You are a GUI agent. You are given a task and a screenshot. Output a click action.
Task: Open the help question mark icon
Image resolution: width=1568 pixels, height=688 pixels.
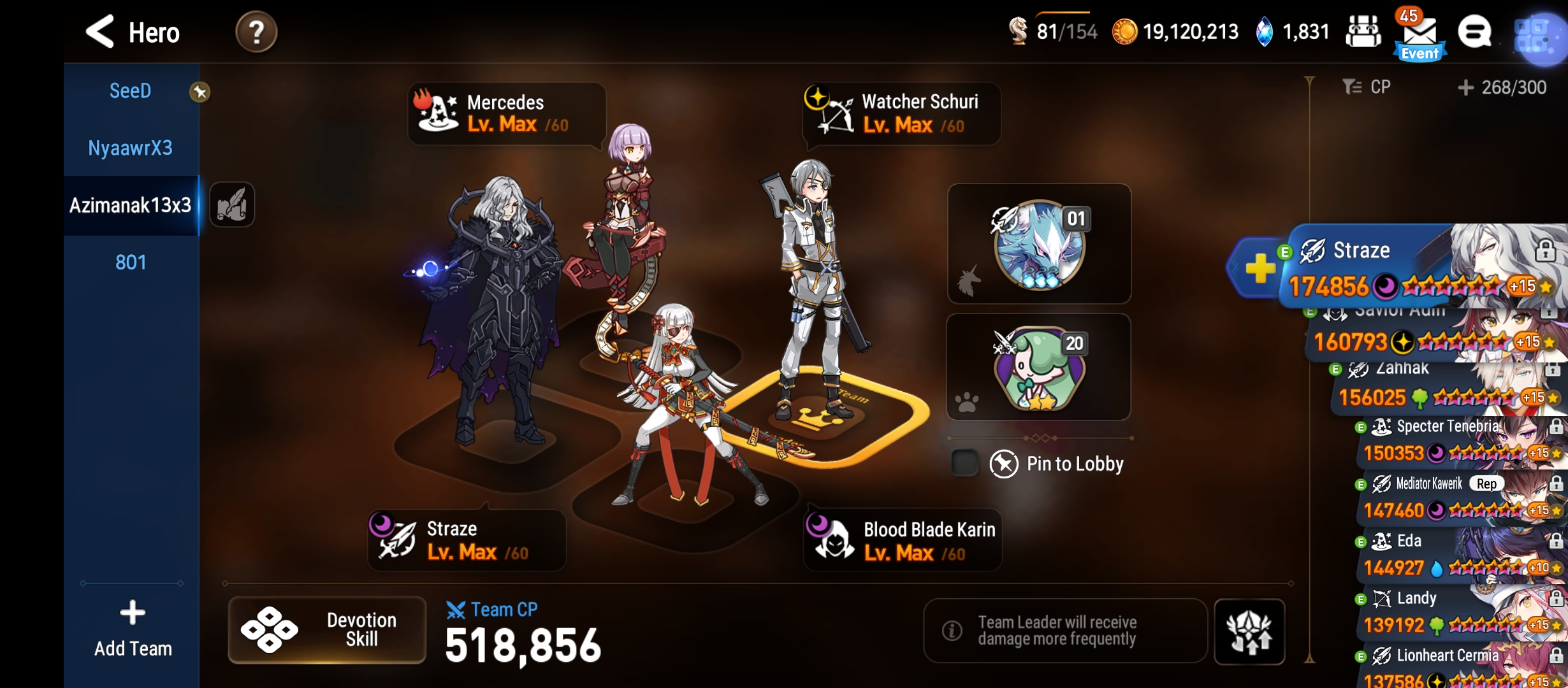pos(255,32)
